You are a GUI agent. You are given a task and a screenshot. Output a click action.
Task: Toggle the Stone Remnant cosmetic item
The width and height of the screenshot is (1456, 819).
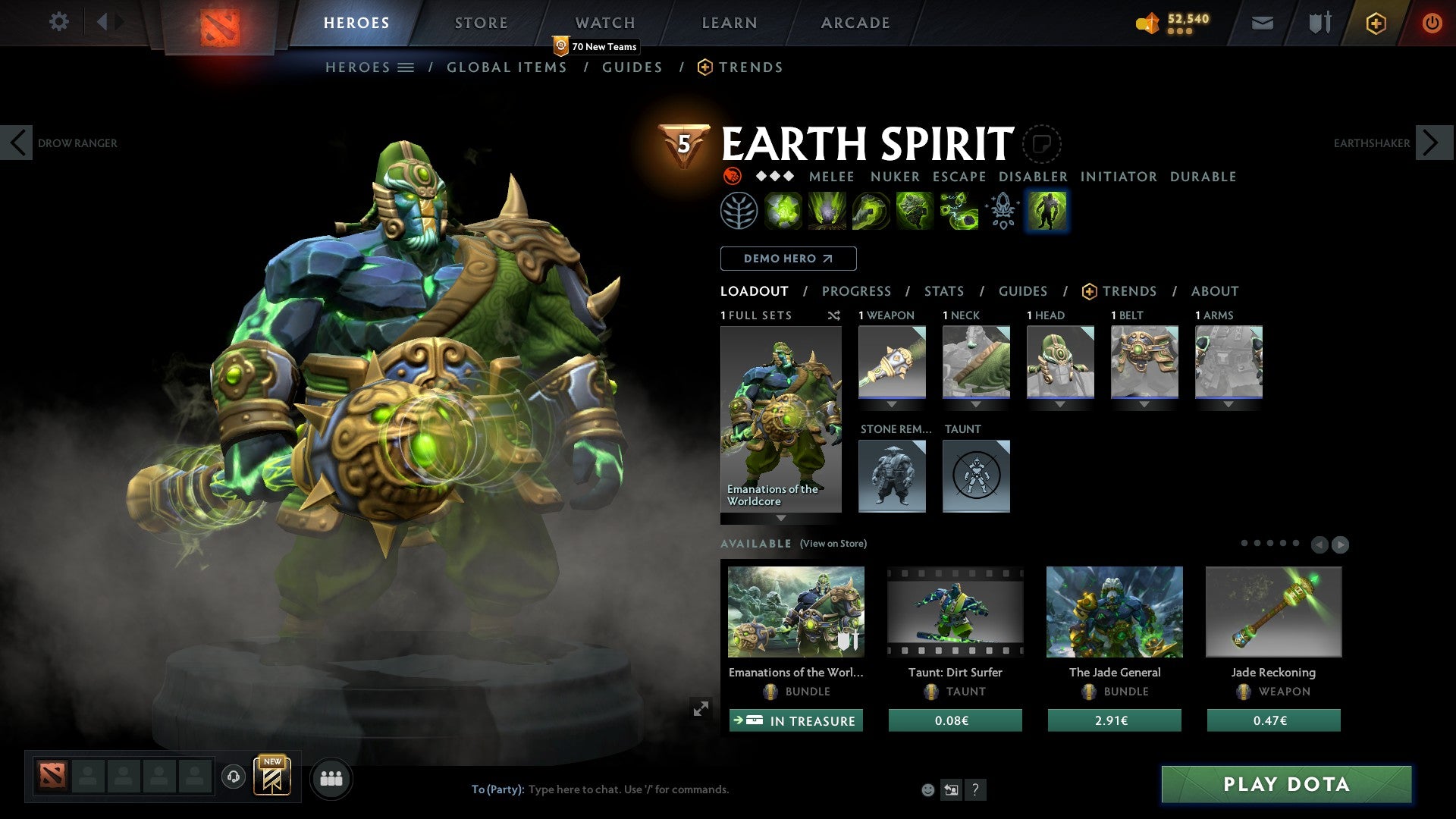892,475
